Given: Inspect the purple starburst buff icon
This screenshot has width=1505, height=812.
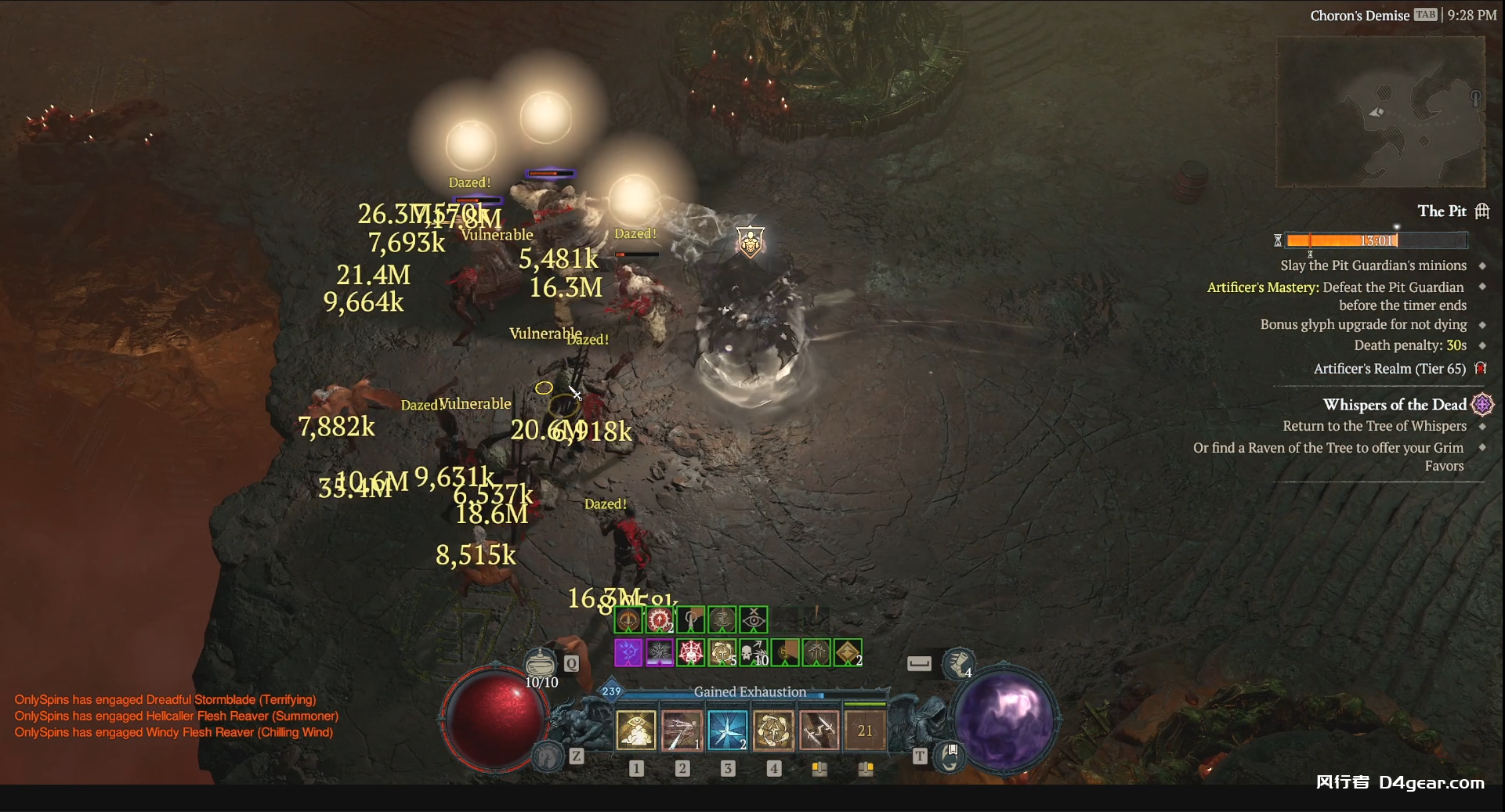Looking at the screenshot, I should (x=628, y=652).
